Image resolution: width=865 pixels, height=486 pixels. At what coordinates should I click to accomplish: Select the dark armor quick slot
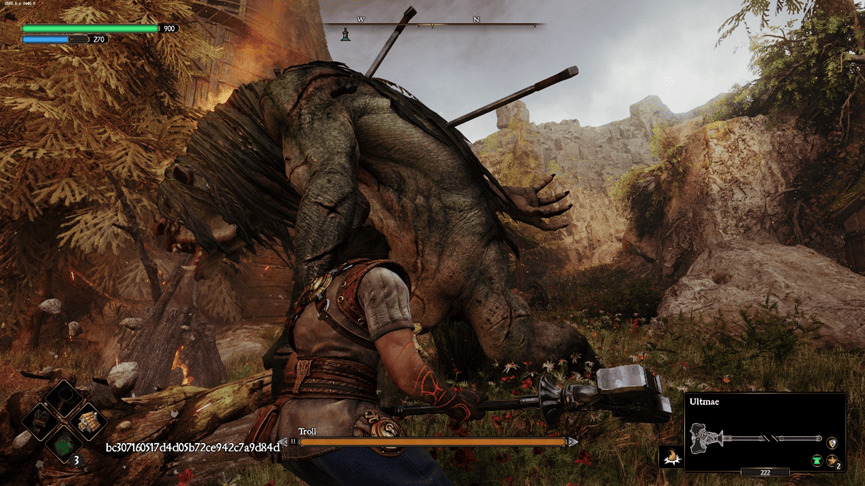(x=40, y=421)
